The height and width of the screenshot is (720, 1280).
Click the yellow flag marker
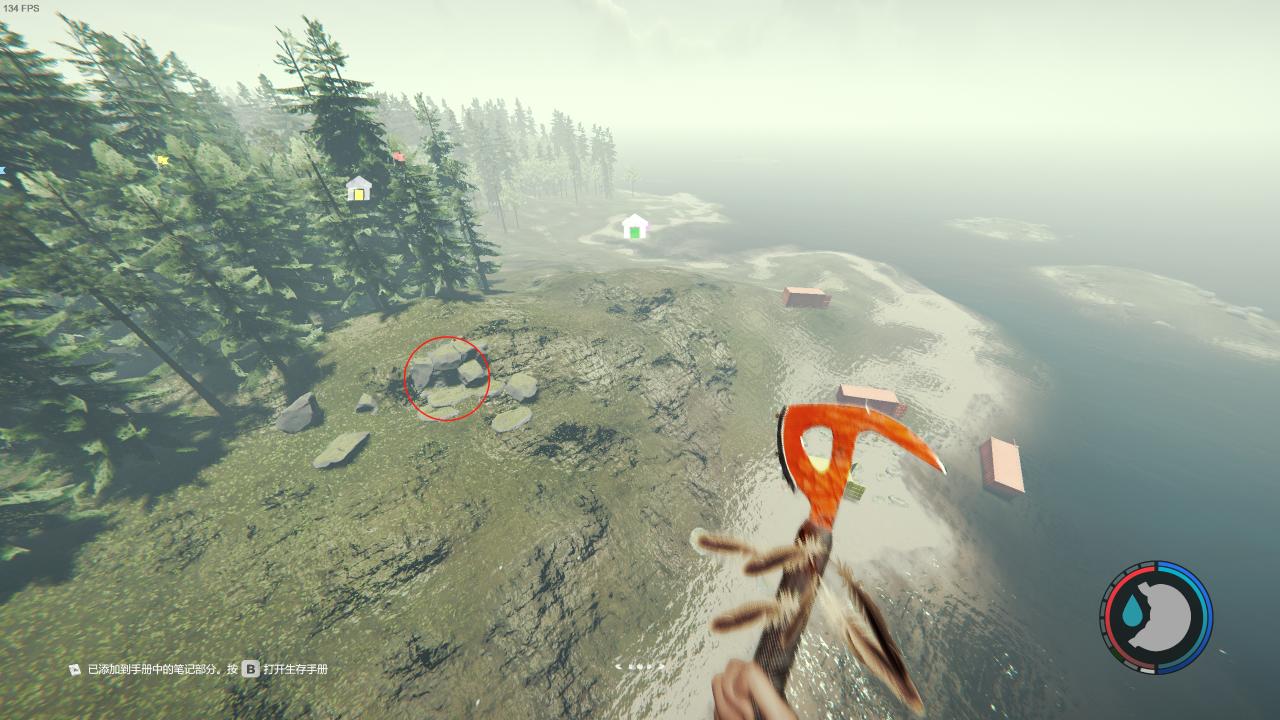162,160
